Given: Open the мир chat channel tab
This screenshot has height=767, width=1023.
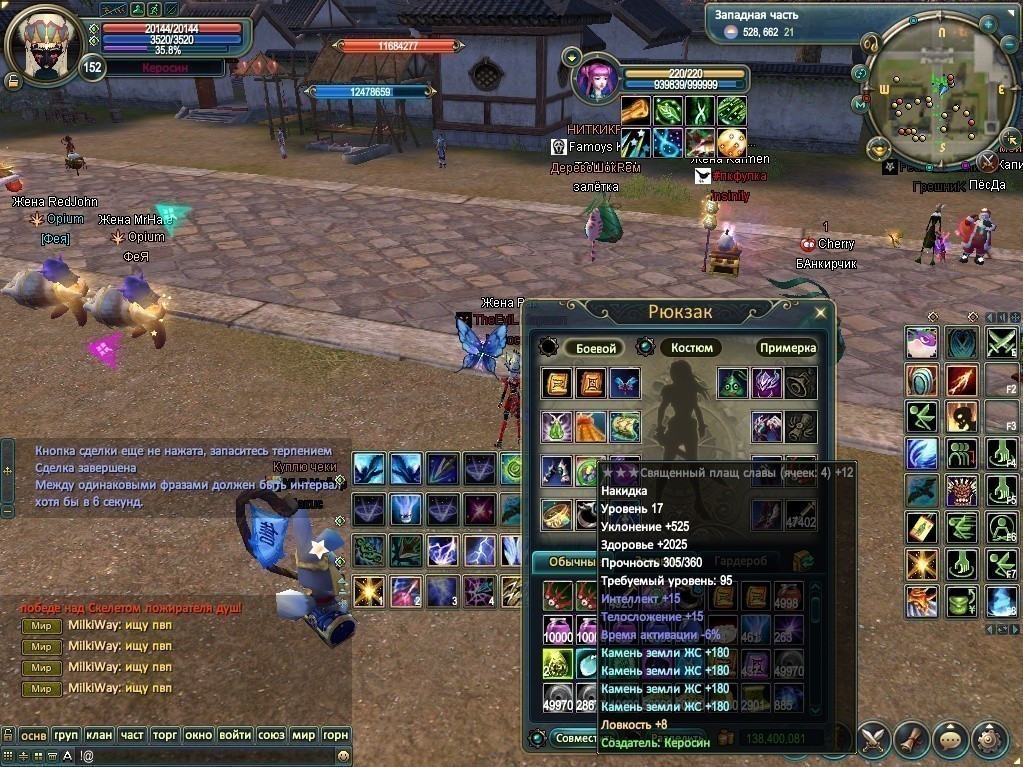Looking at the screenshot, I should point(303,735).
